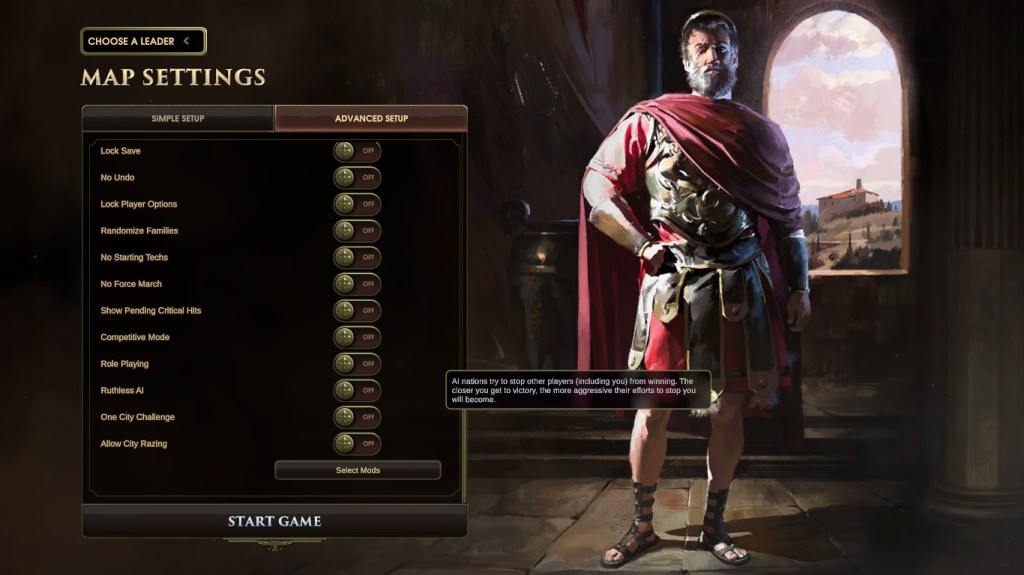Screen dimensions: 1024x575
Task: Enable the No Starting Techs toggle
Action: pos(357,257)
